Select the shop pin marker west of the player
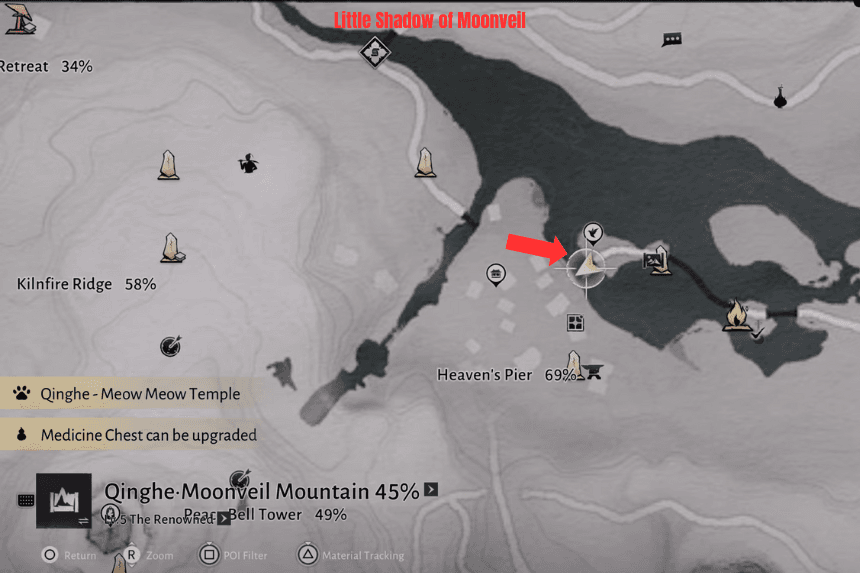Image resolution: width=860 pixels, height=573 pixels. click(x=494, y=273)
